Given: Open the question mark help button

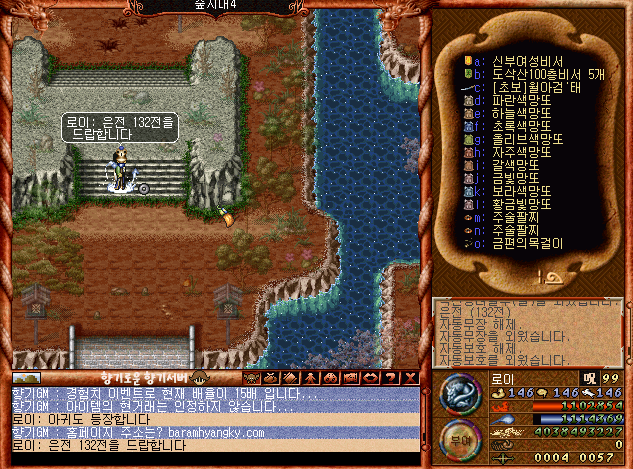Looking at the screenshot, I should [392, 377].
